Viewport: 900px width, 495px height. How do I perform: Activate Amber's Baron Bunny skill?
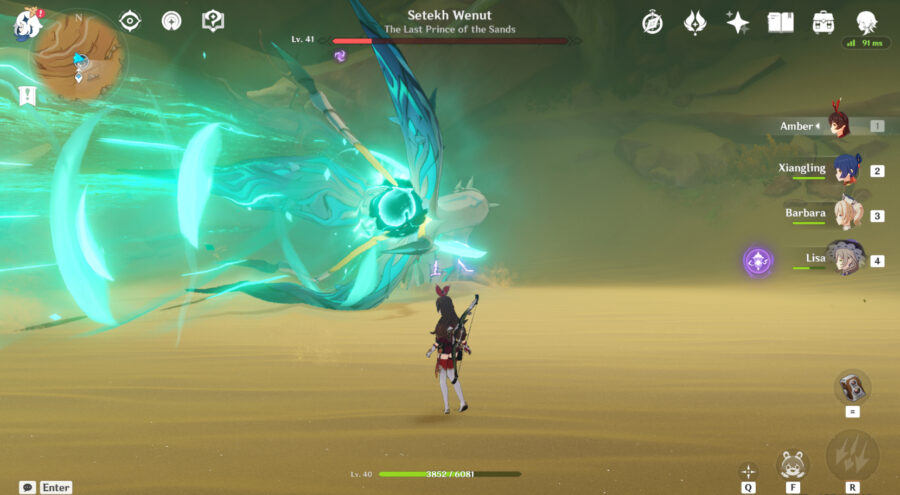click(792, 464)
